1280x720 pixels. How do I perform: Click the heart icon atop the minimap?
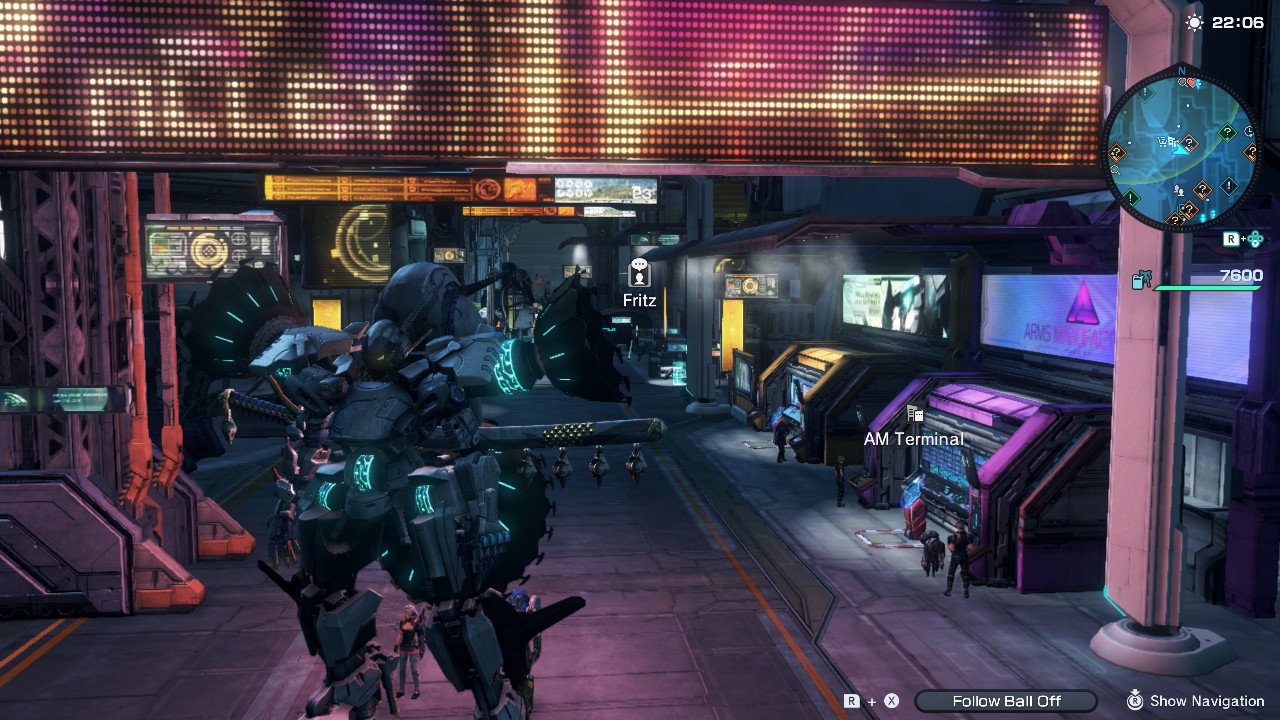coord(1191,83)
